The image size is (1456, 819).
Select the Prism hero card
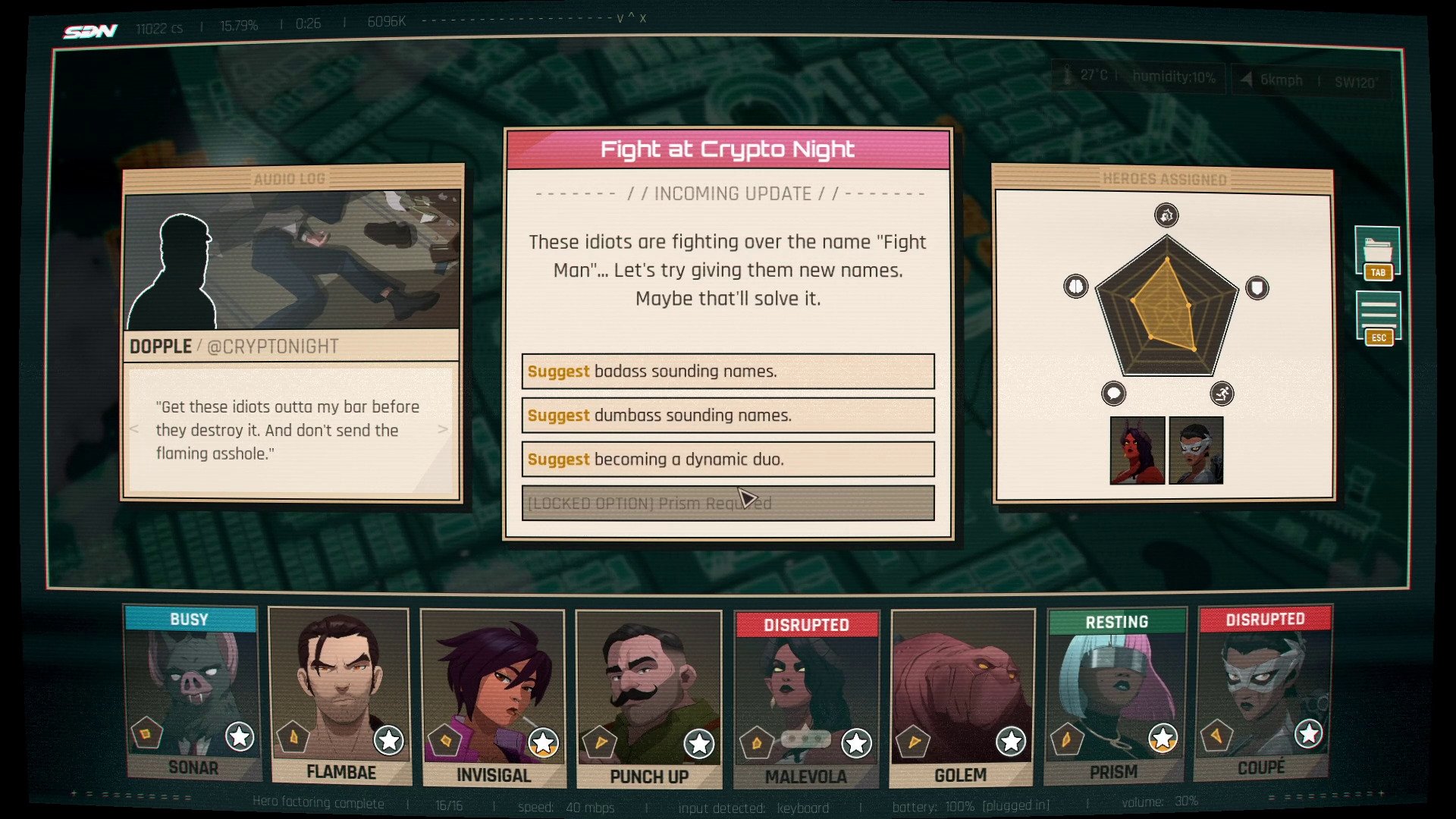click(x=1114, y=696)
